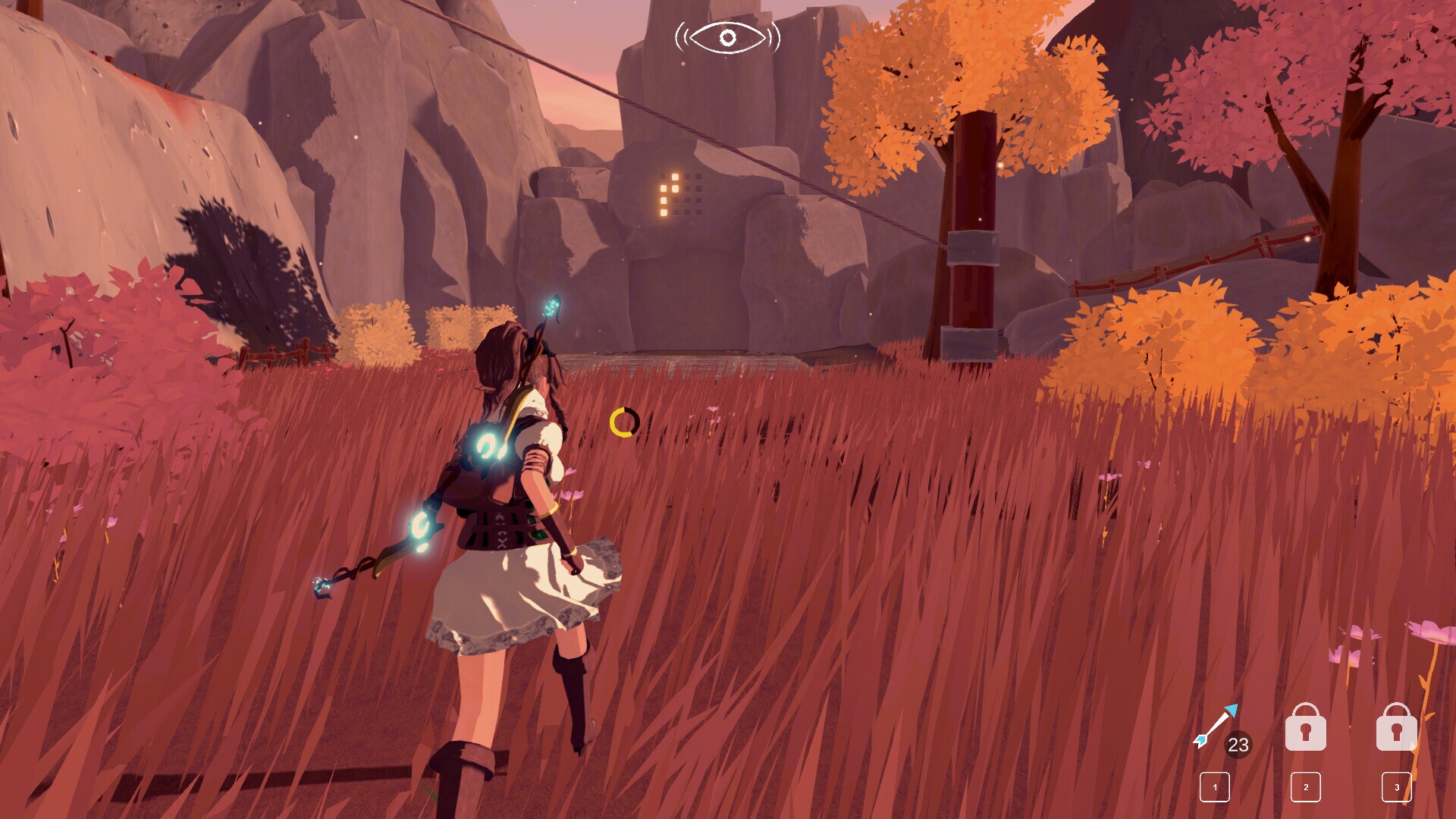
Task: Toggle the second ability slot labeled 2
Action: (1306, 788)
